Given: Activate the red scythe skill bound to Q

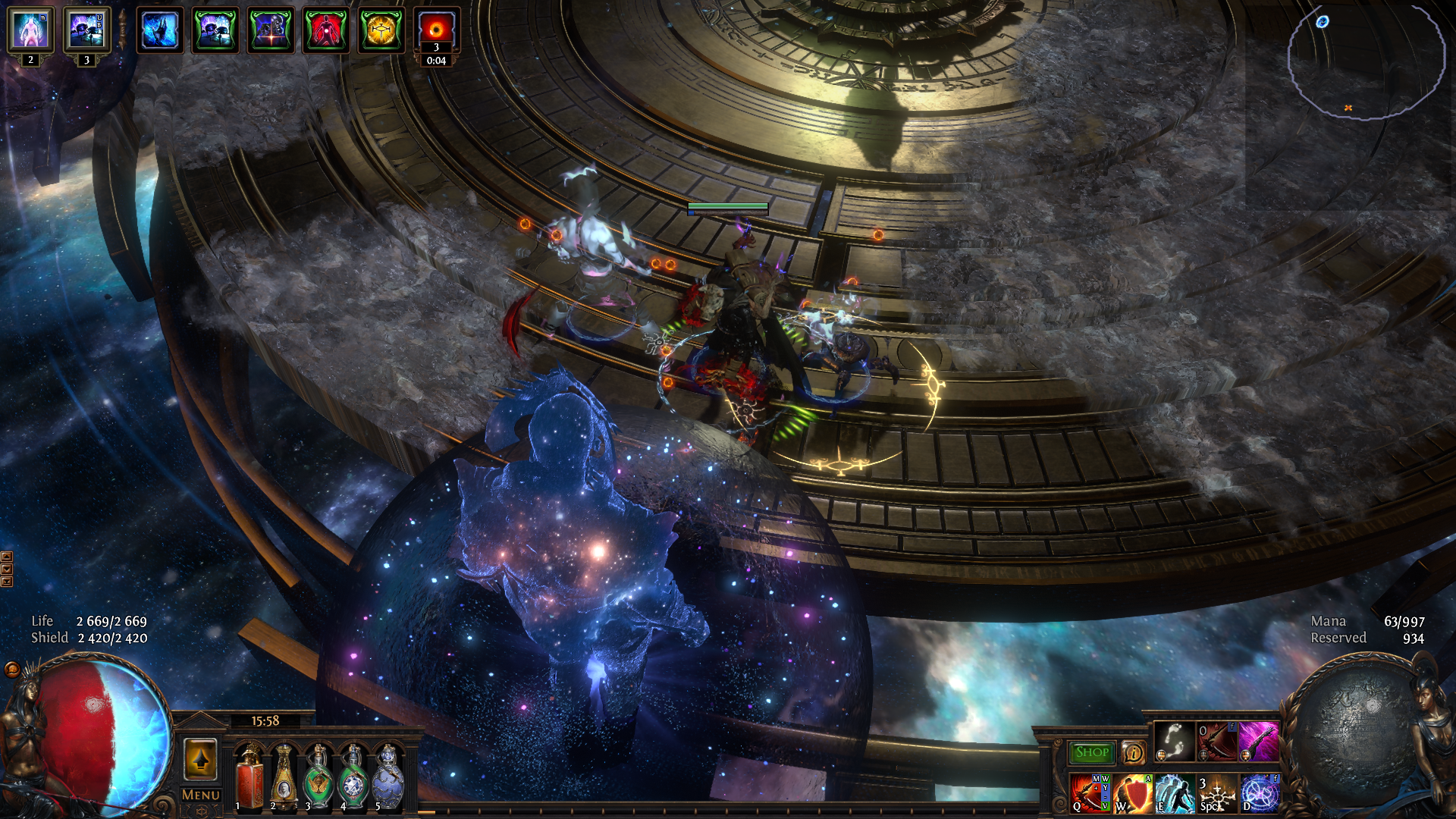Looking at the screenshot, I should point(1090,792).
